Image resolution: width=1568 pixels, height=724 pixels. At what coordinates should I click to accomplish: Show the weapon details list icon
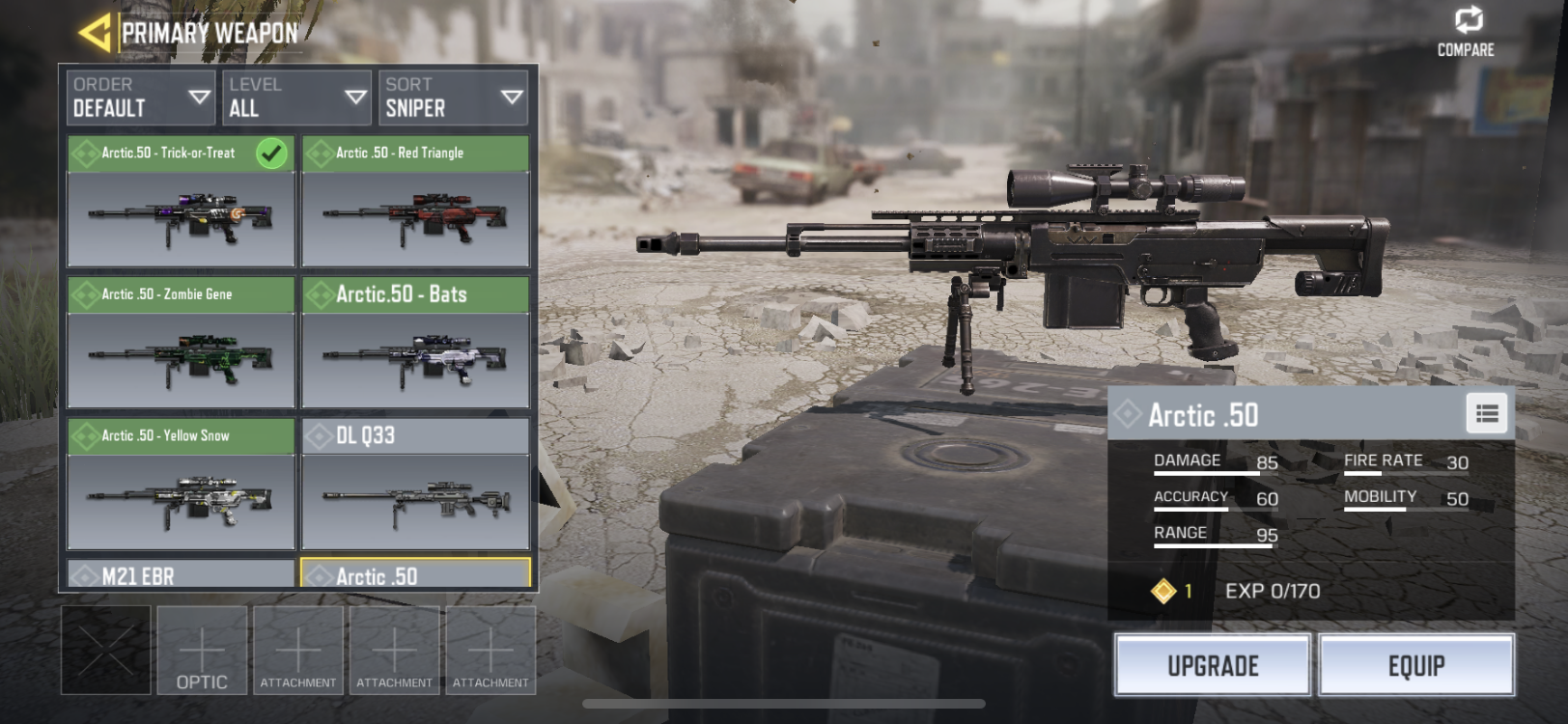tap(1487, 414)
